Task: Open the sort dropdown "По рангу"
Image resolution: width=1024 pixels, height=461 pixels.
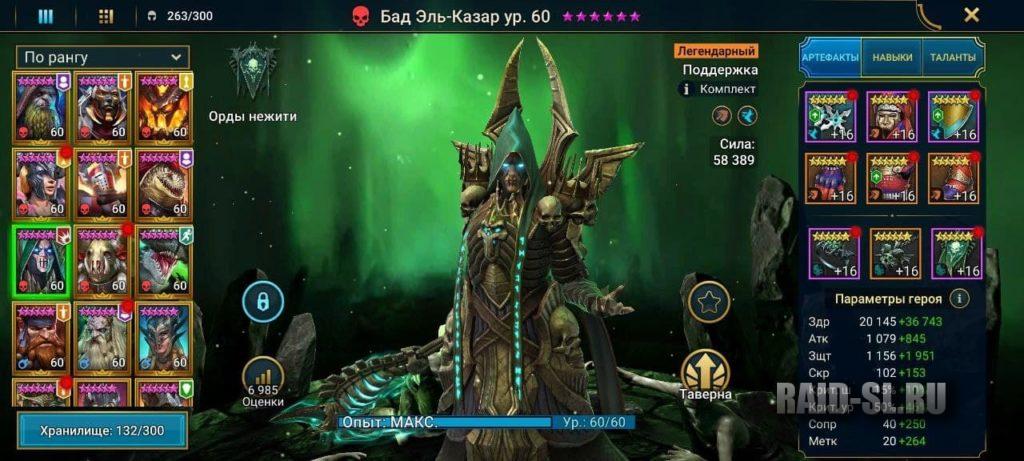Action: (x=102, y=57)
